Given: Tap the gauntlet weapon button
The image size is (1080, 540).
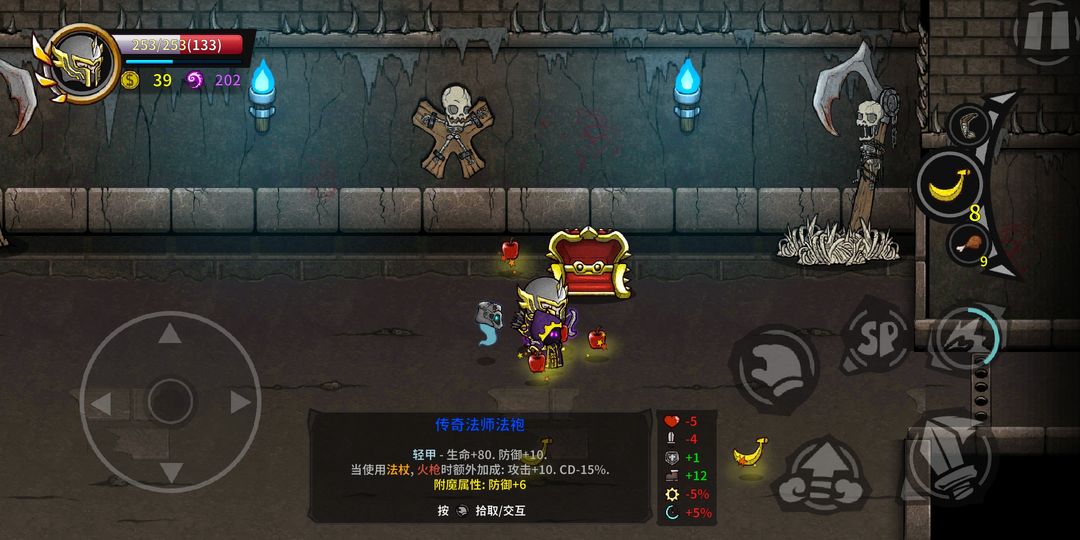Looking at the screenshot, I should (944, 455).
